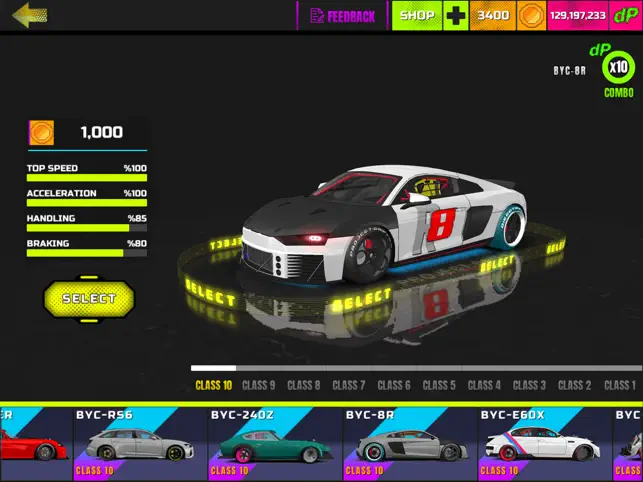Switch to the Class 5 tab
Screen dimensions: 643x482
coord(439,385)
